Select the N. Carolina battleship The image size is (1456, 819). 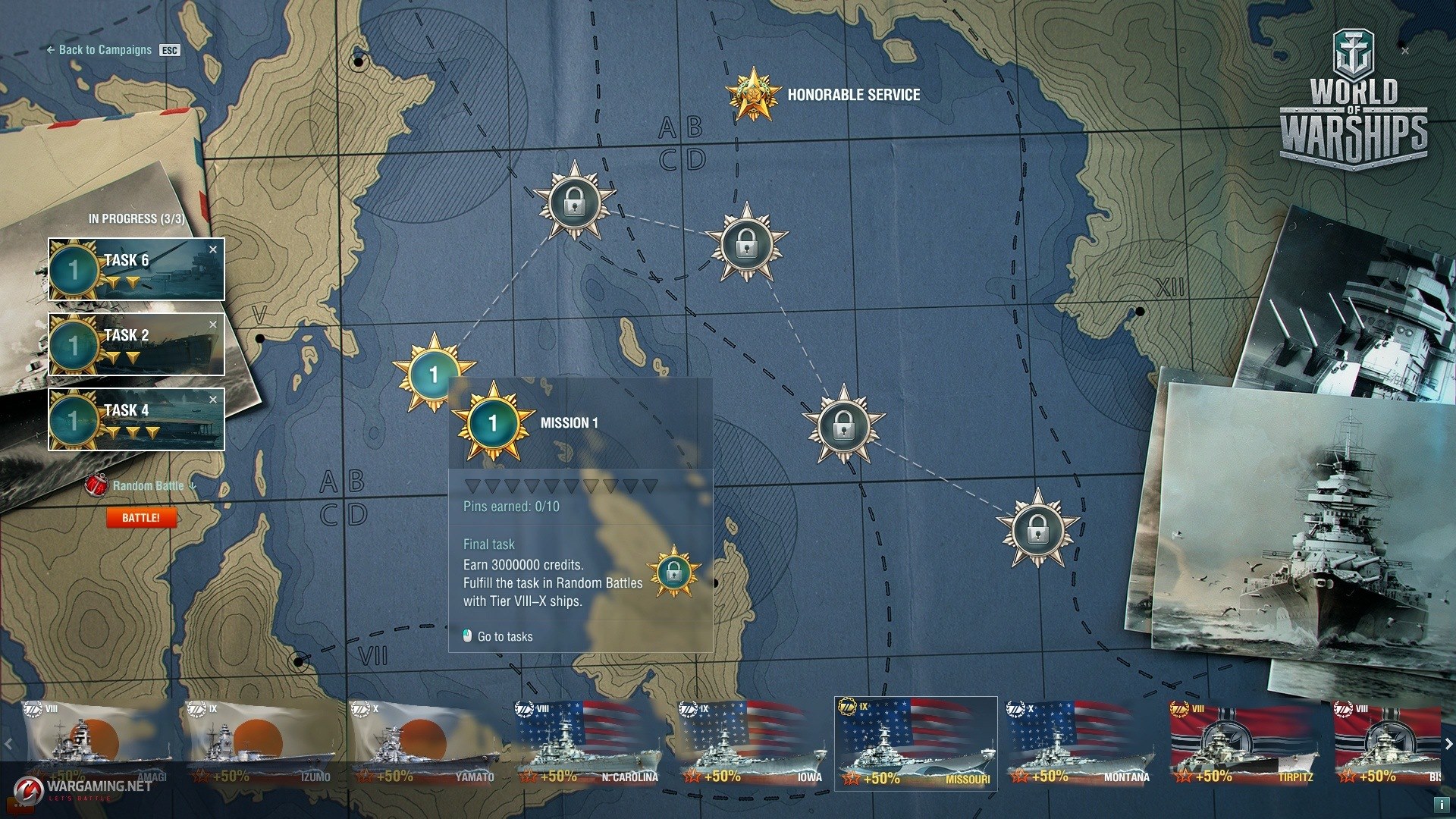click(588, 743)
